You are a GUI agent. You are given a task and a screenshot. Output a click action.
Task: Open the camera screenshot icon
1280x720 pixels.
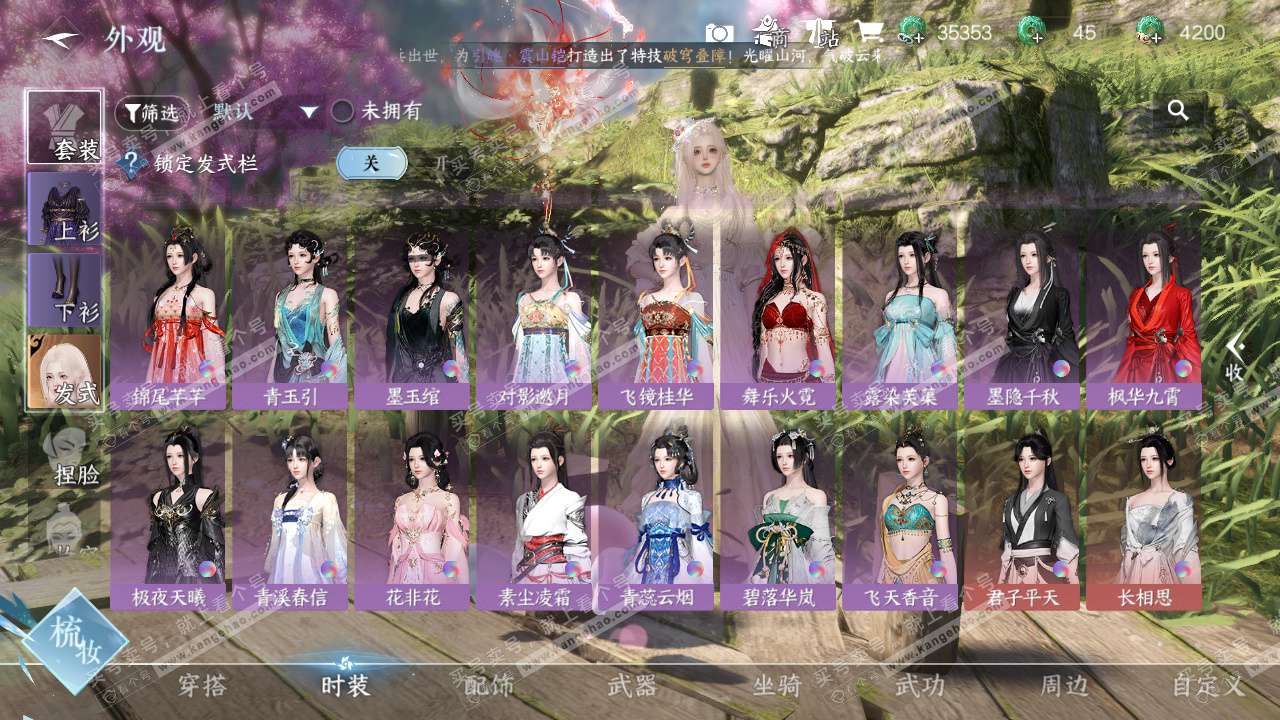pos(719,32)
